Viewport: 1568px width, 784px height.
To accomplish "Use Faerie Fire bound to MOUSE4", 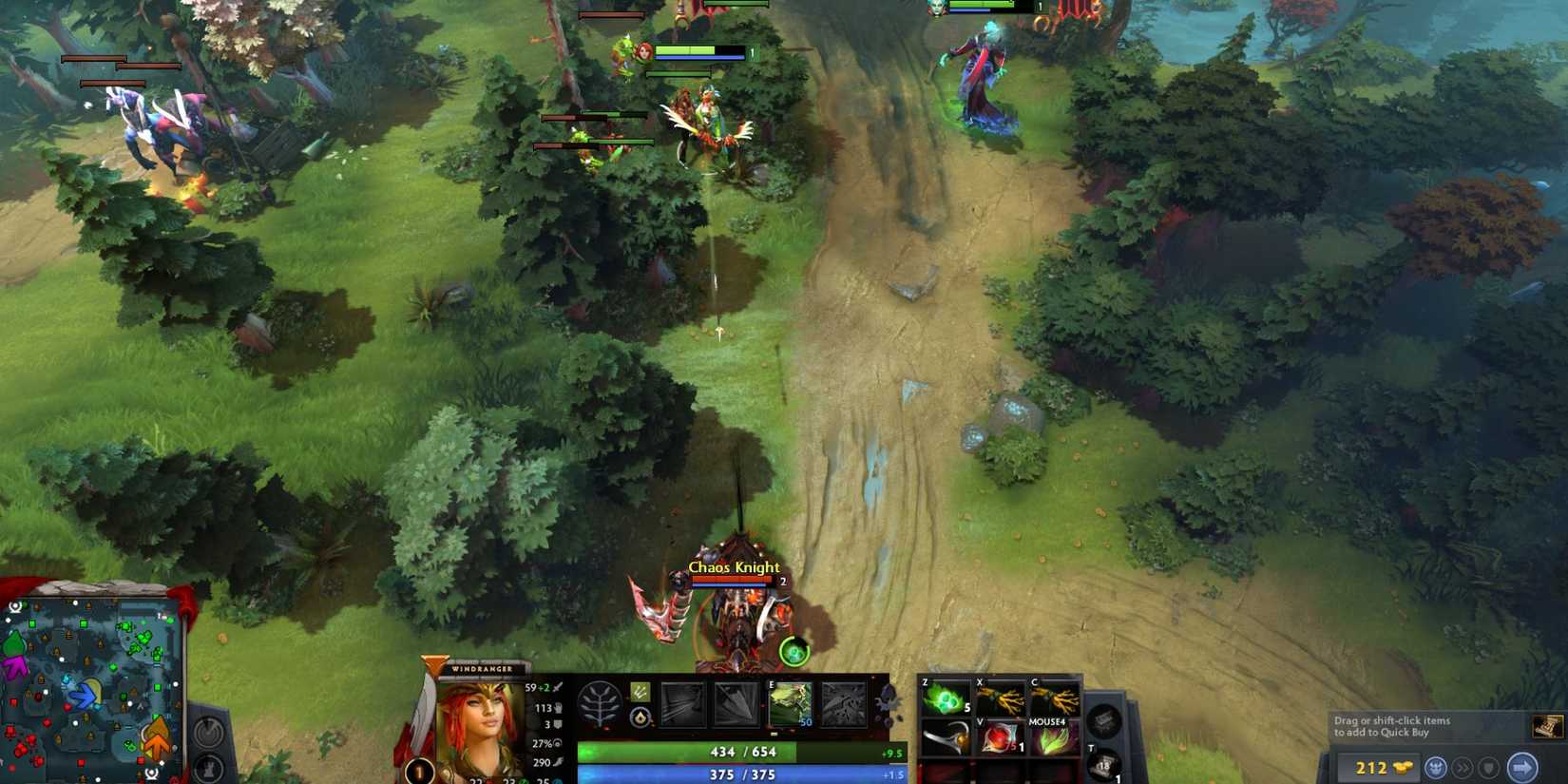I will (1055, 736).
